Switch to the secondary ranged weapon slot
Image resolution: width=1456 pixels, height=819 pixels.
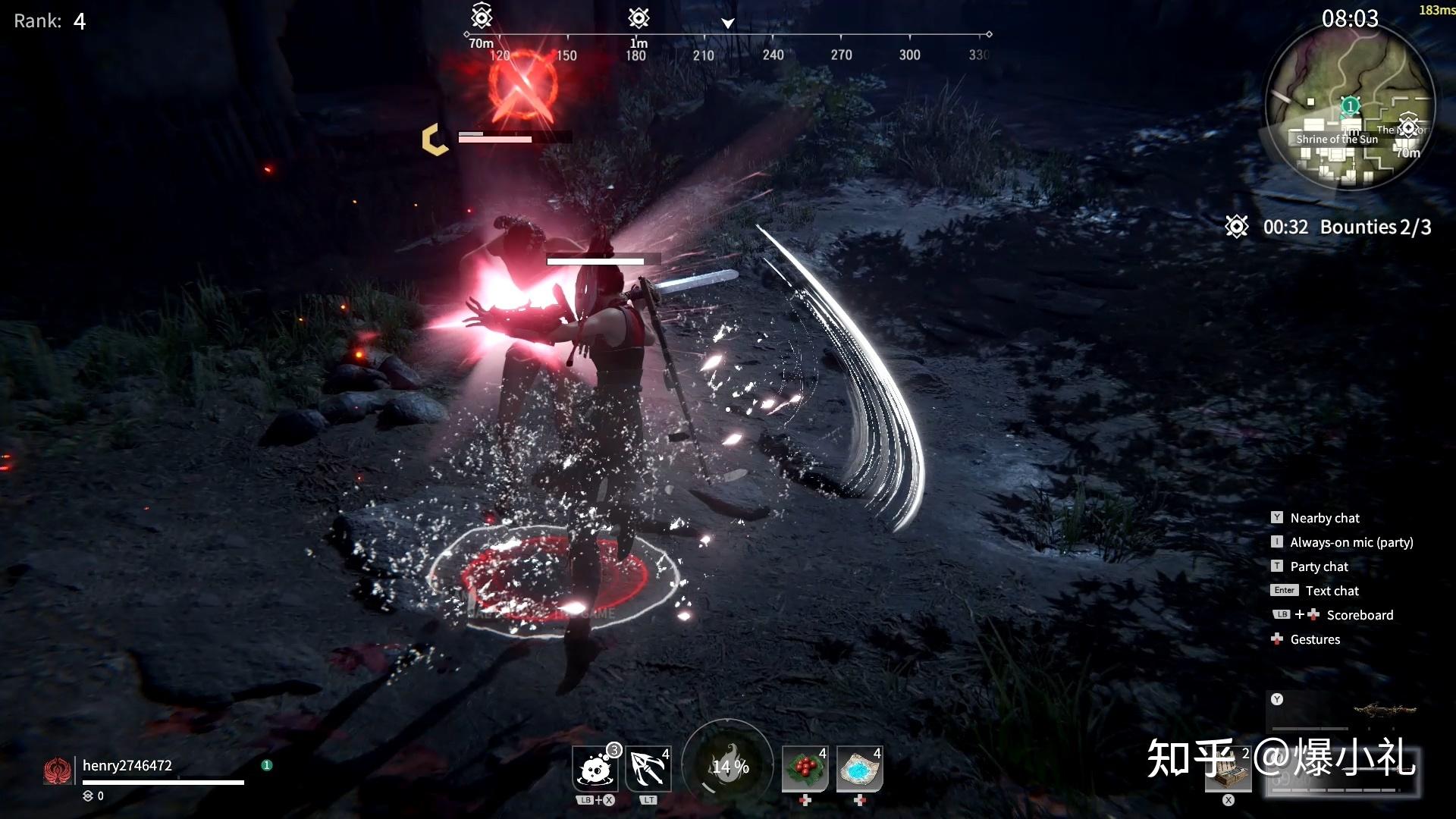(x=1344, y=711)
